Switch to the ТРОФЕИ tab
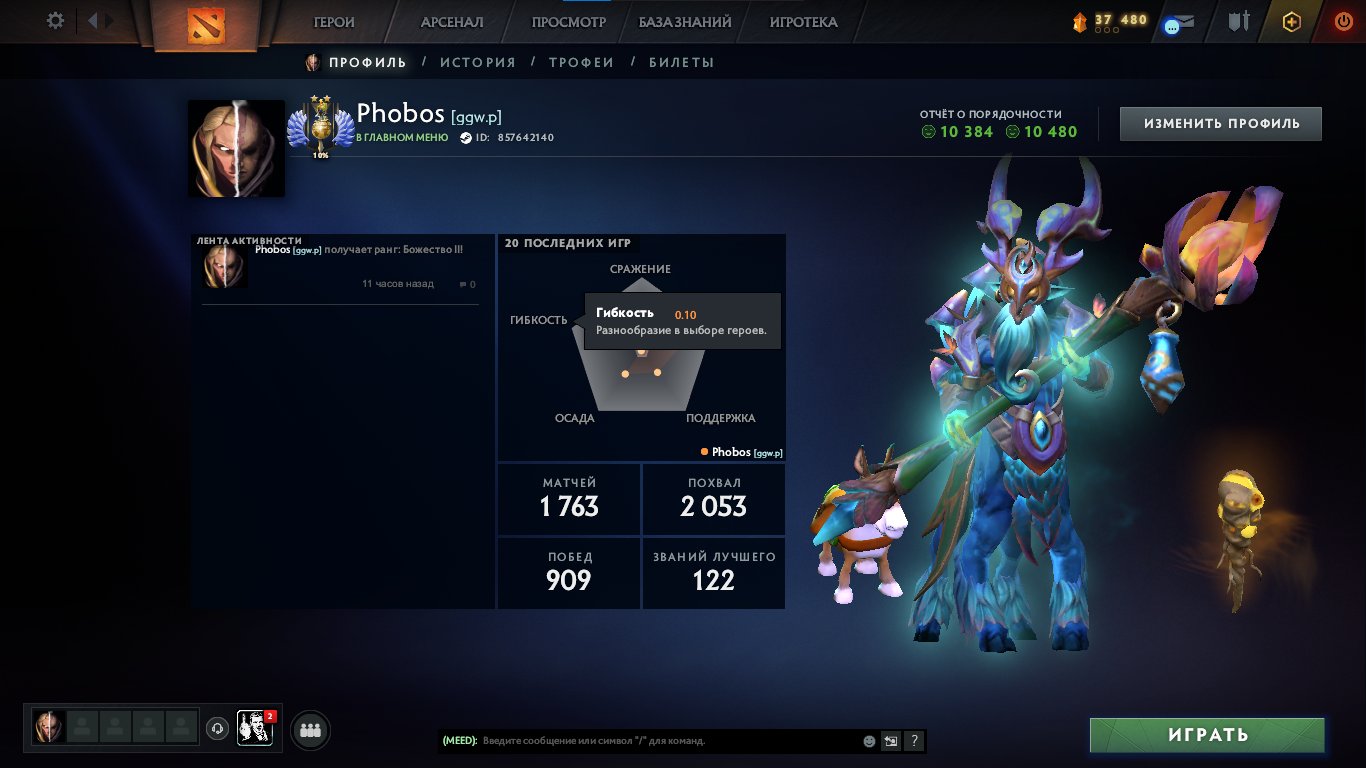The width and height of the screenshot is (1366, 768). point(583,61)
